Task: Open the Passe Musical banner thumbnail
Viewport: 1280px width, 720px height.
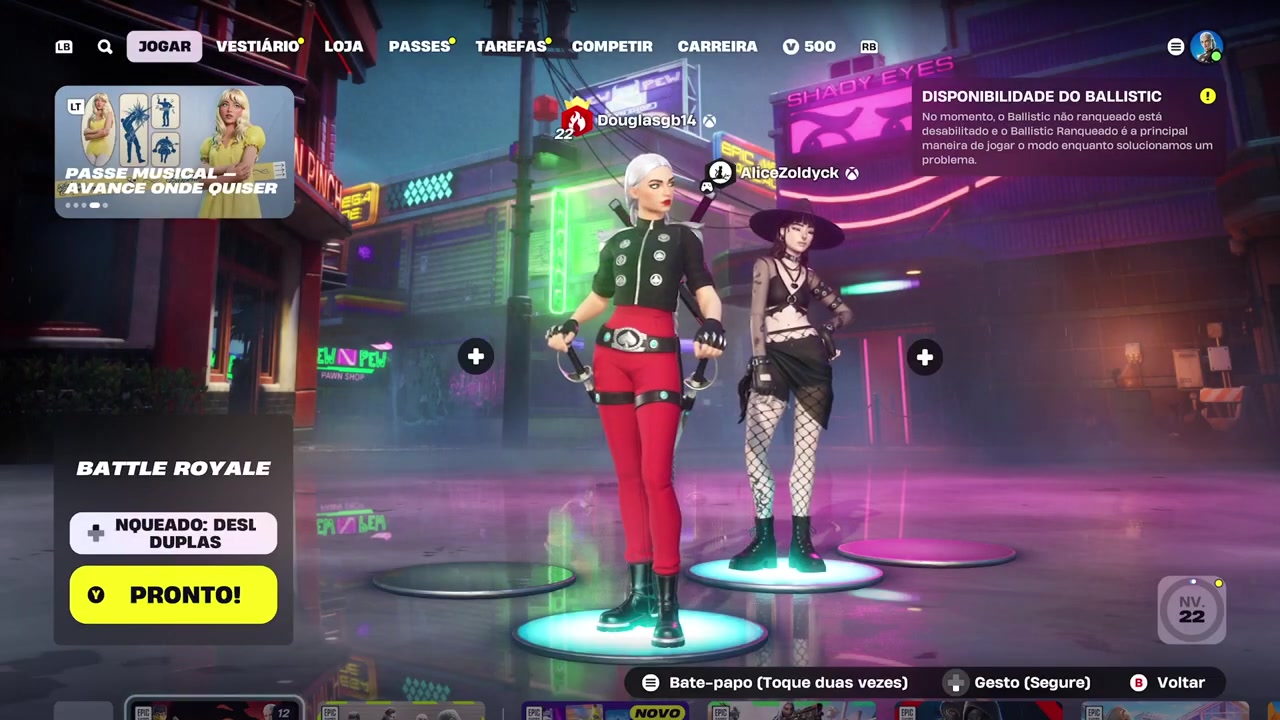Action: click(x=173, y=150)
